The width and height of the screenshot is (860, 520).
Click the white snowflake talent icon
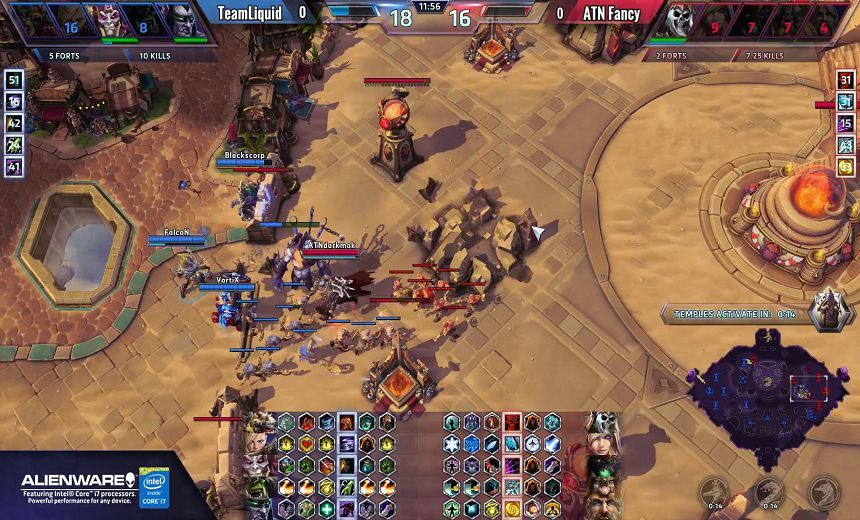(452, 444)
